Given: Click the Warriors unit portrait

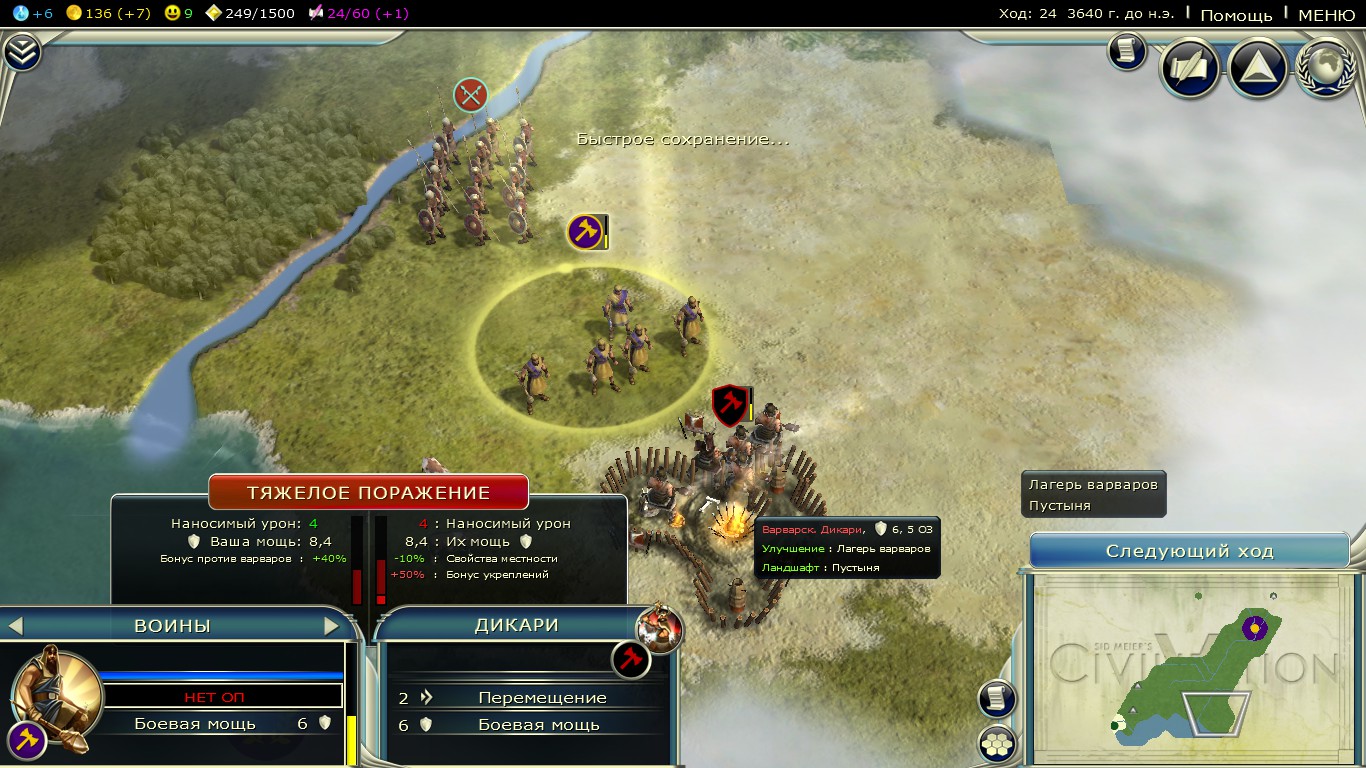Looking at the screenshot, I should [57, 692].
